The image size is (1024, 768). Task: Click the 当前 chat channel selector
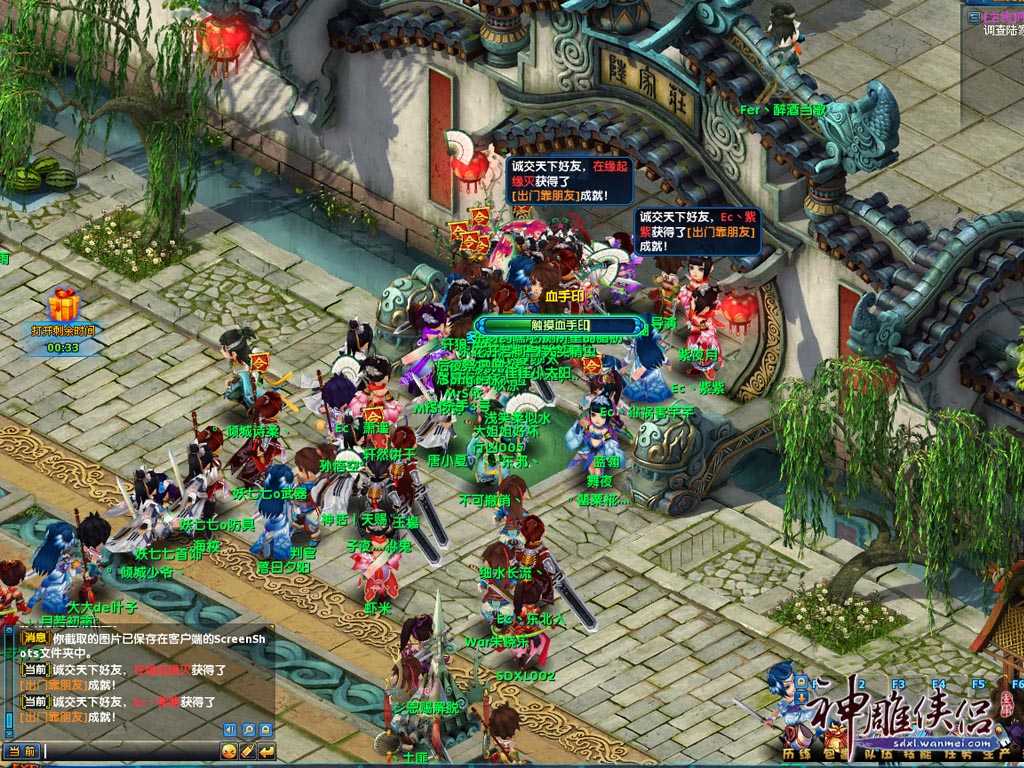22,751
